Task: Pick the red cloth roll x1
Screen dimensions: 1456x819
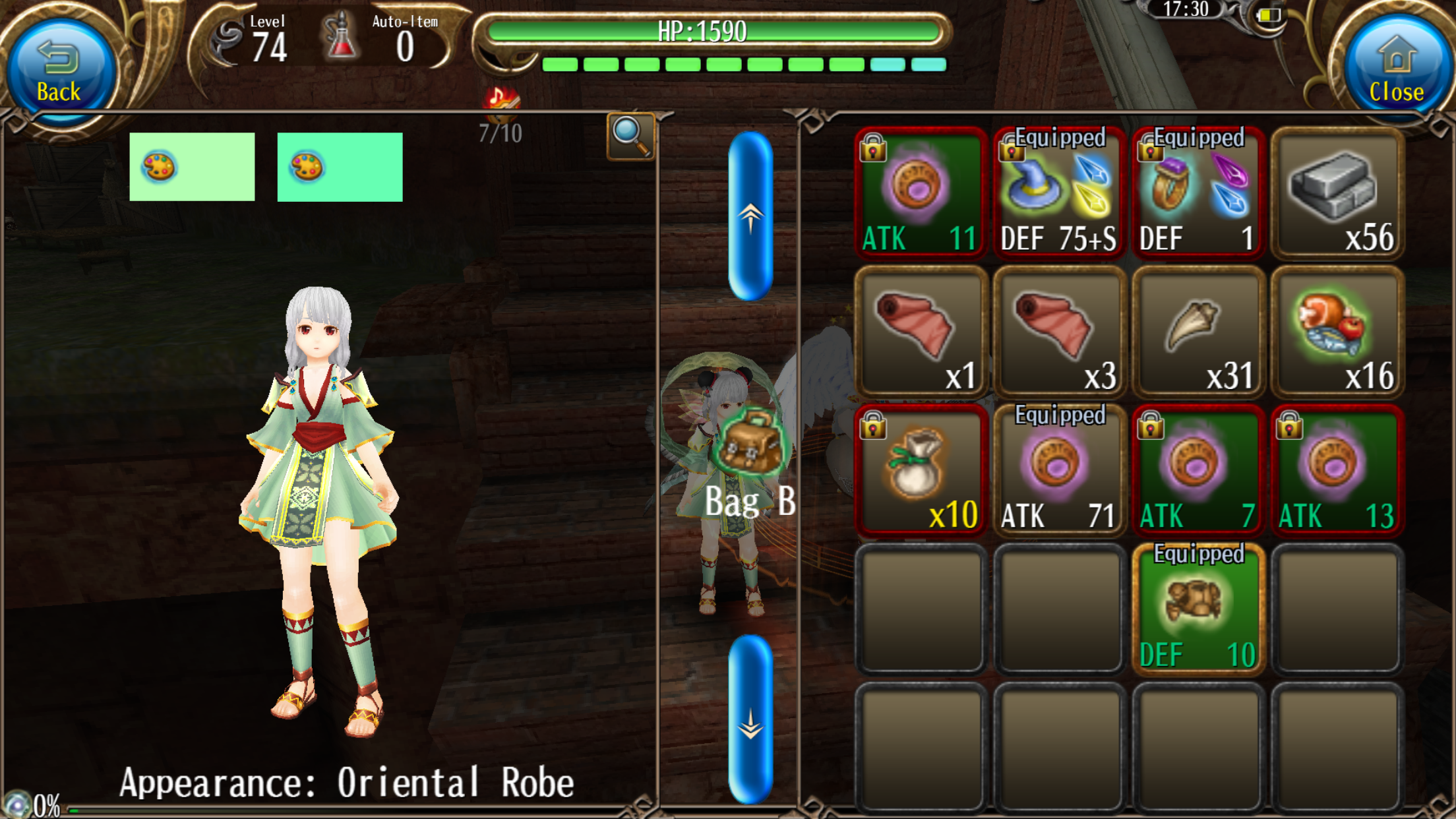Action: pos(920,331)
